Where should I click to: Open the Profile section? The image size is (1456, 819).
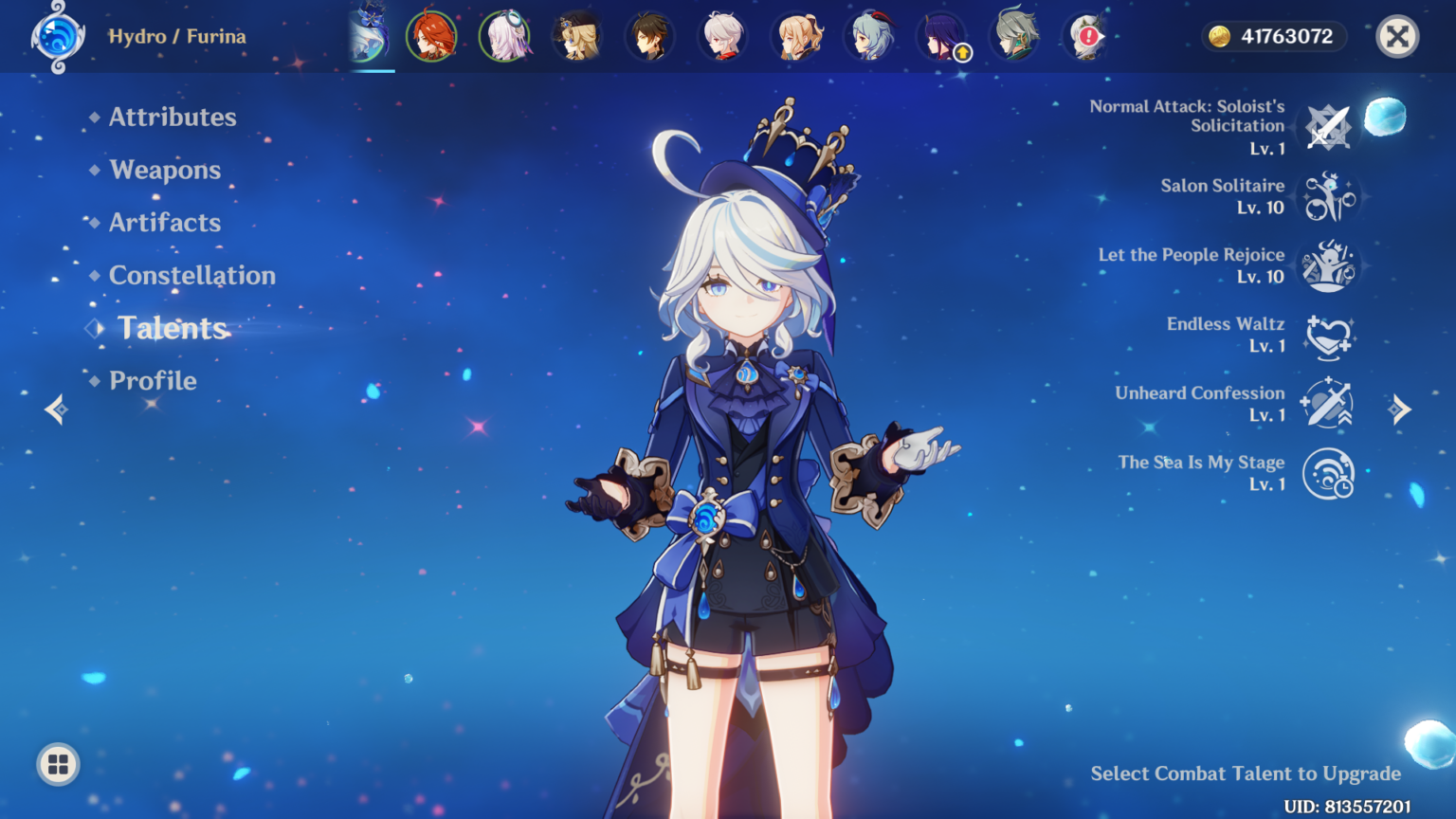point(153,380)
